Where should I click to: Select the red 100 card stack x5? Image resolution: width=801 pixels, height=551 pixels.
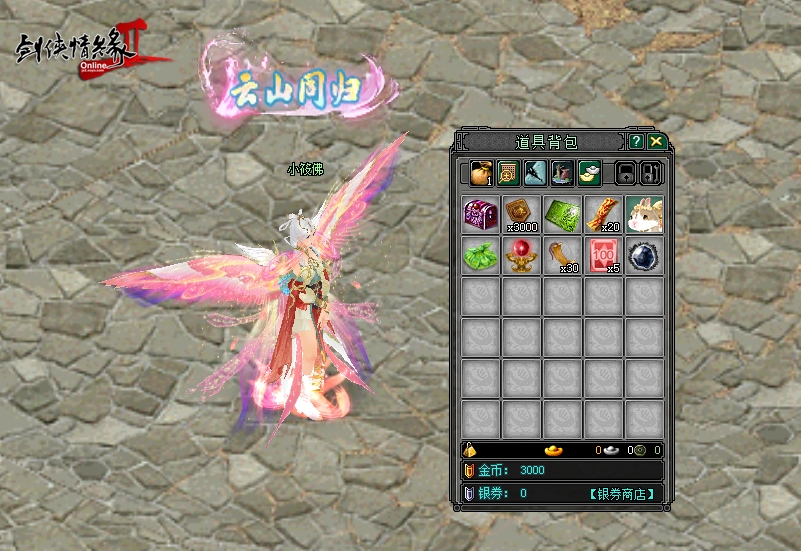tap(603, 256)
